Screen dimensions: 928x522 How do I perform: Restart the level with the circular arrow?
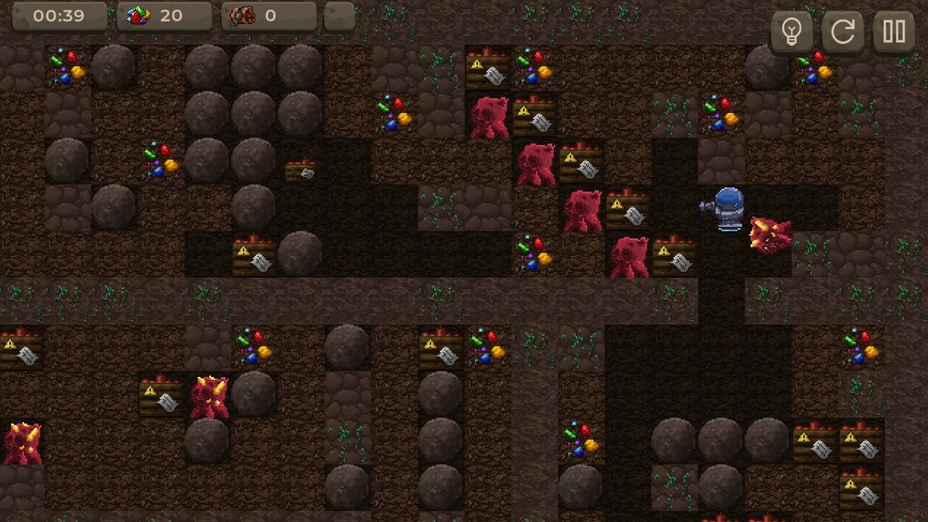point(843,32)
